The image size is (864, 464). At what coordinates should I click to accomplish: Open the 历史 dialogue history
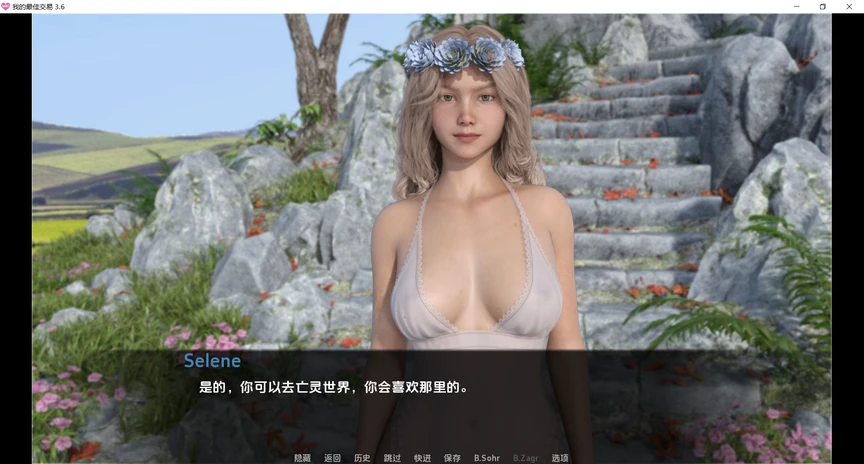[362, 458]
